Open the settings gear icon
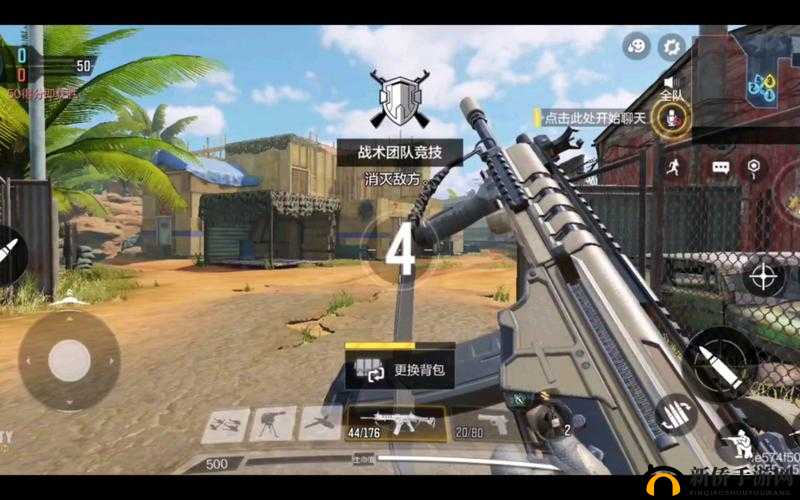This screenshot has height=500, width=800. (x=670, y=46)
